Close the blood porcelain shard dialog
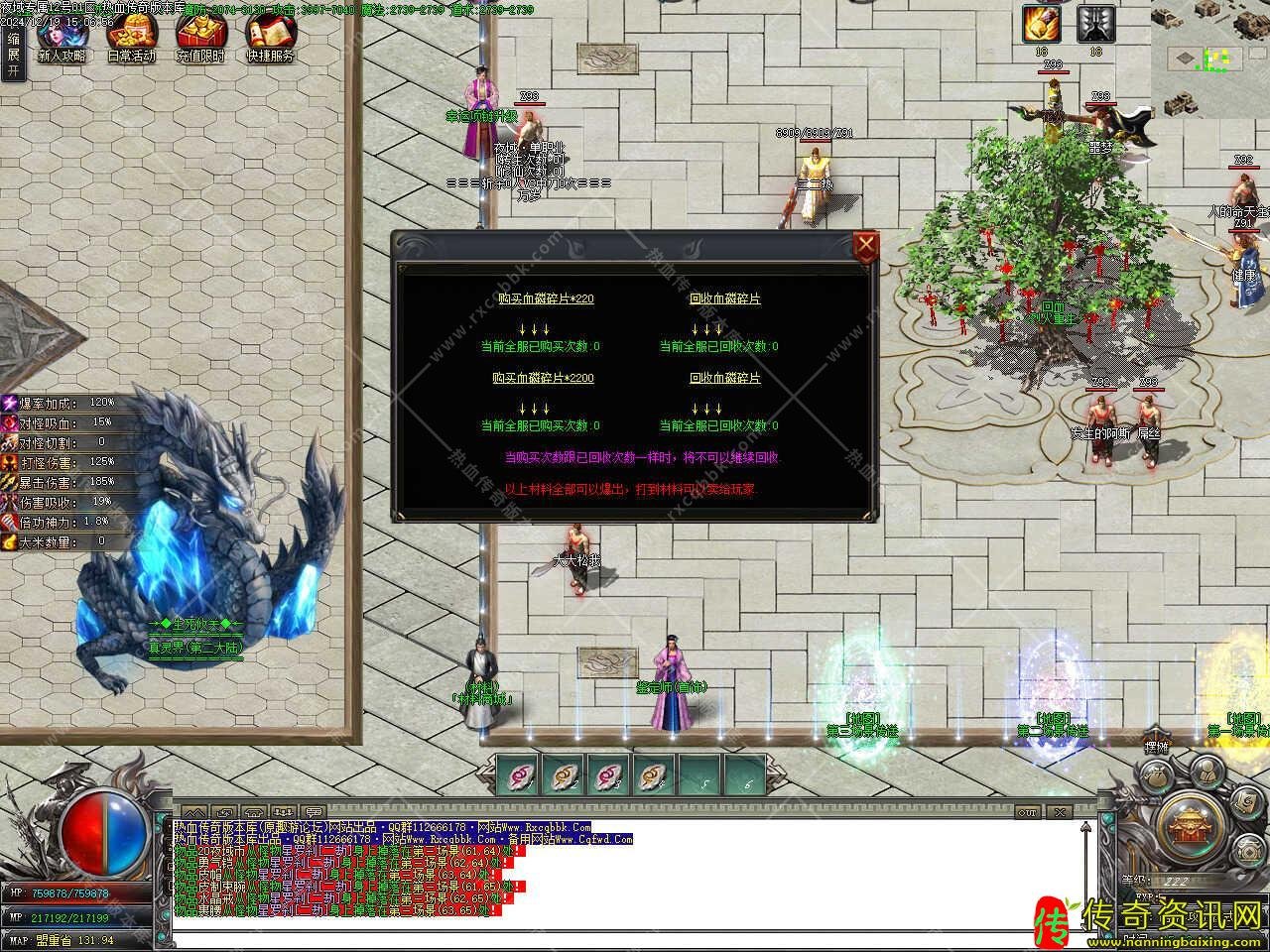Image resolution: width=1270 pixels, height=952 pixels. click(x=866, y=245)
